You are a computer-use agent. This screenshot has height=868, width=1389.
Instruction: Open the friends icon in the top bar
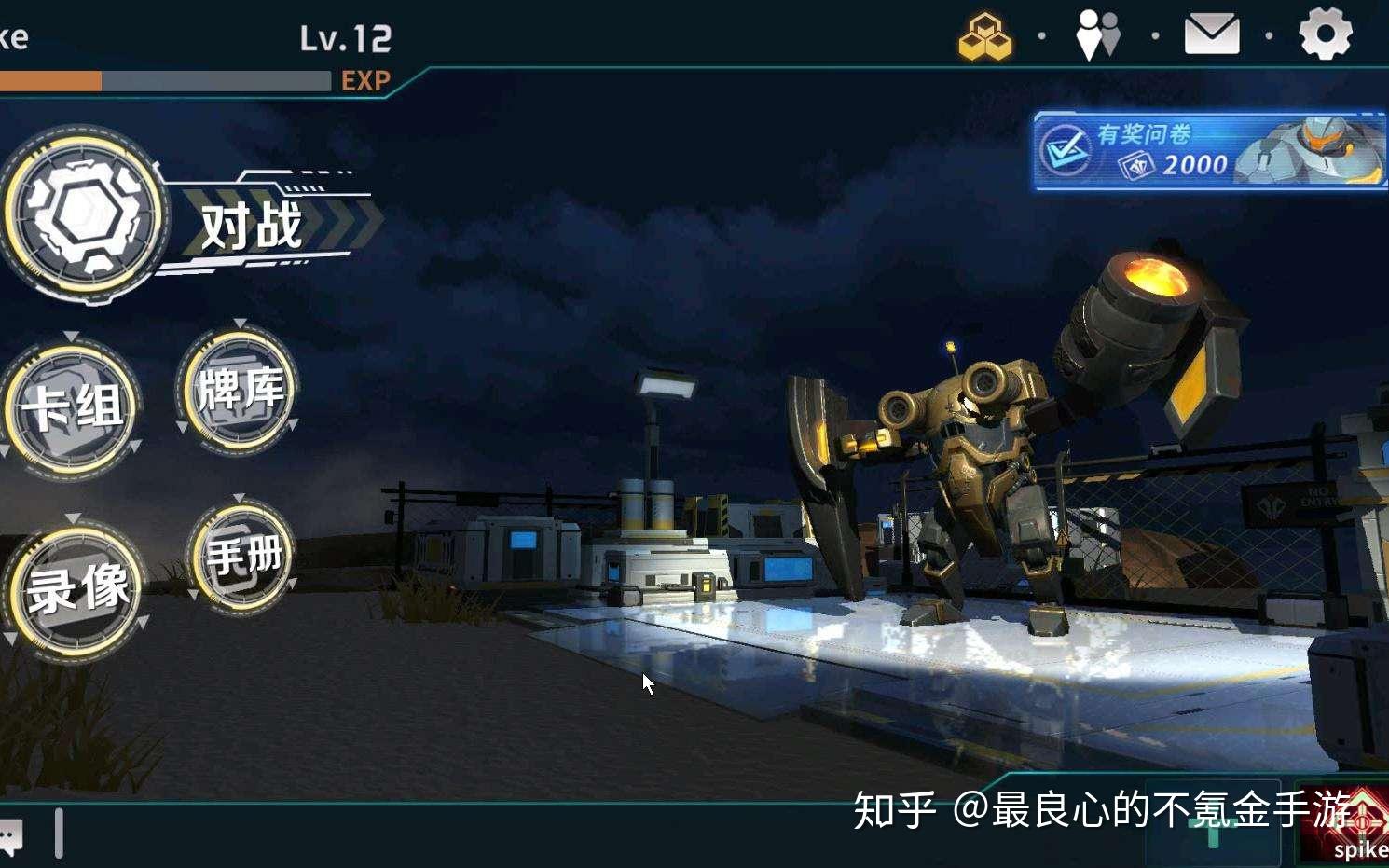[x=1098, y=34]
